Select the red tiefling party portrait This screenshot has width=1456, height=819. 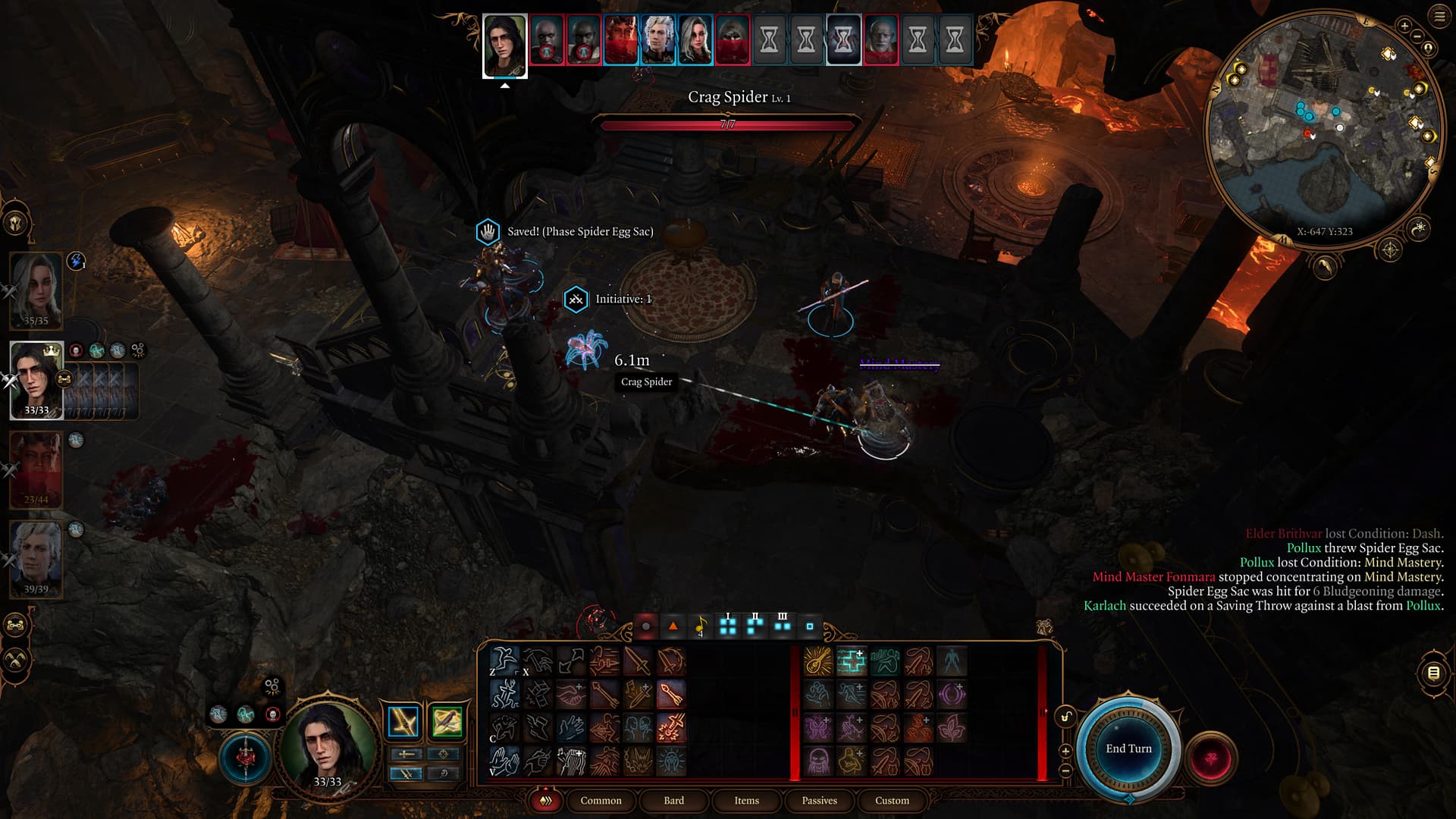point(36,469)
